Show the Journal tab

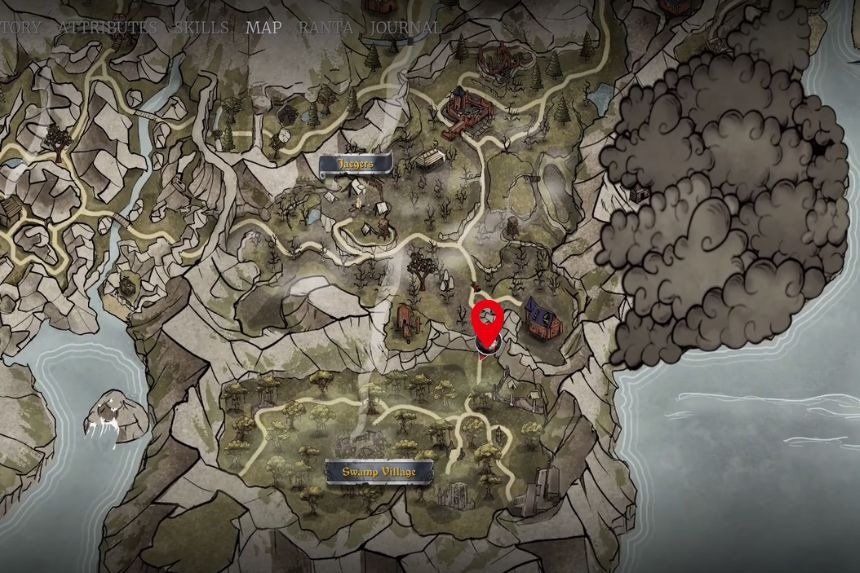coord(405,28)
